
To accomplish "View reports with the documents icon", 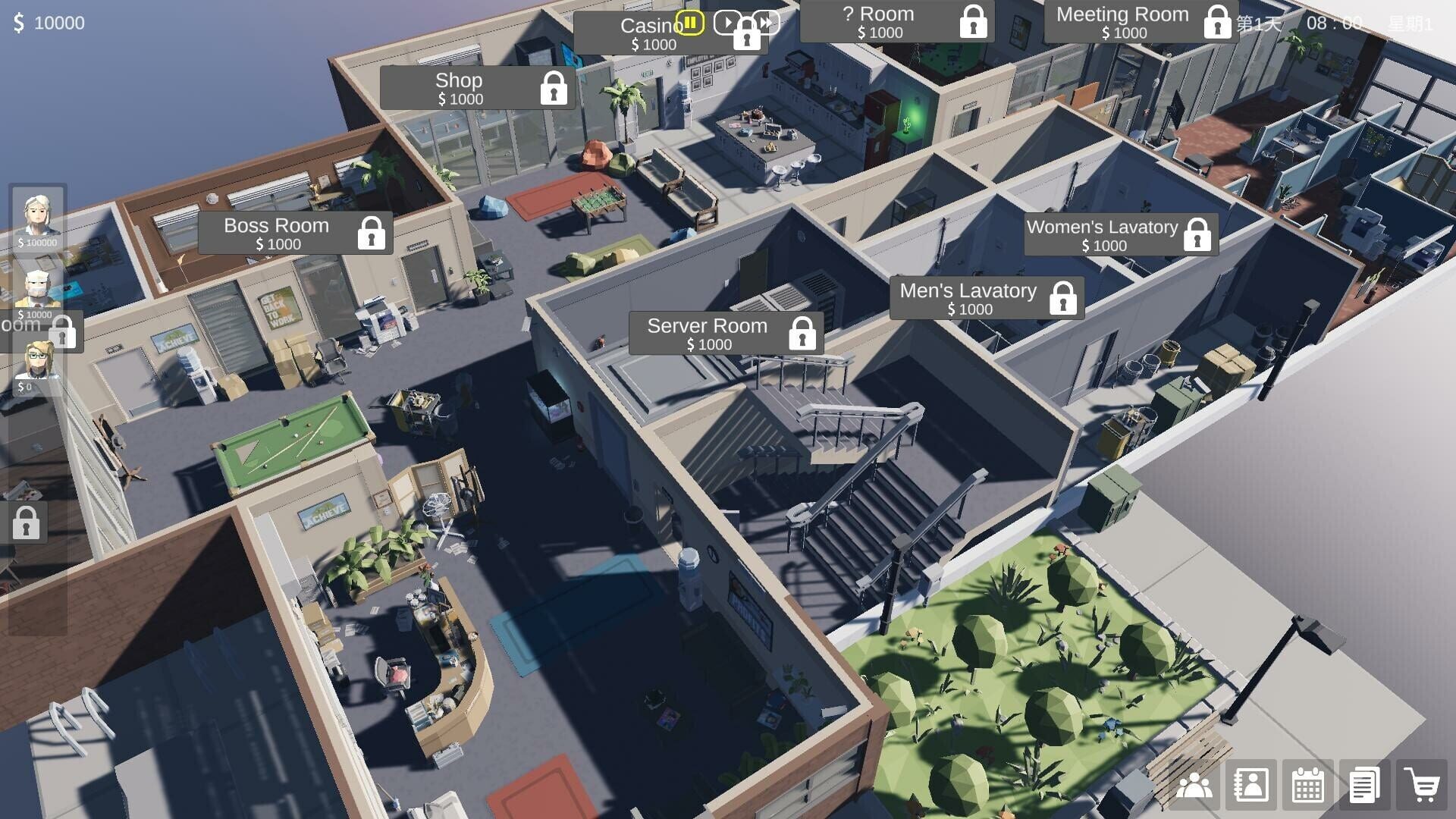I will point(1363,786).
